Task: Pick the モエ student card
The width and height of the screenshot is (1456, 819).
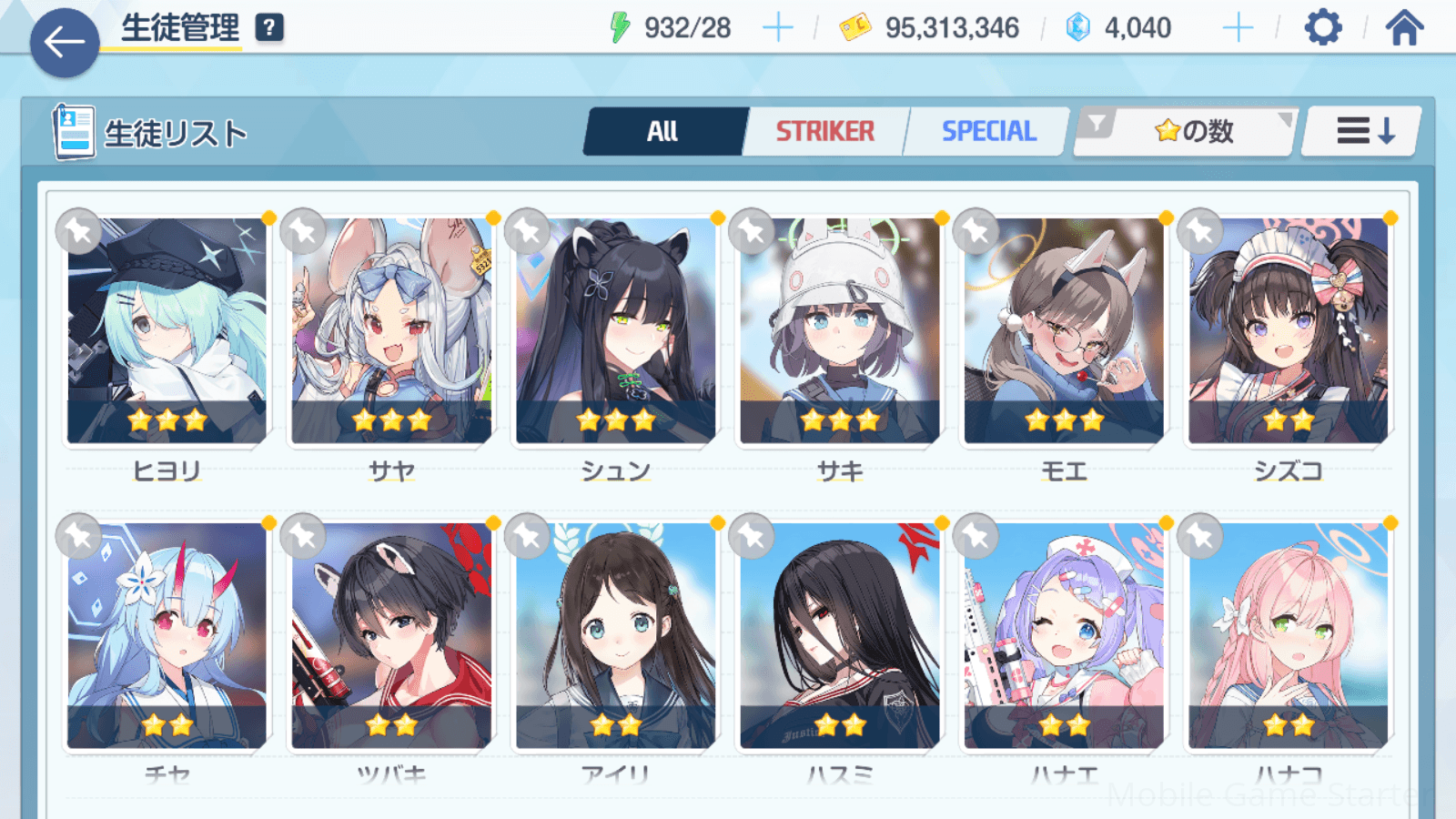Action: coord(1064,329)
